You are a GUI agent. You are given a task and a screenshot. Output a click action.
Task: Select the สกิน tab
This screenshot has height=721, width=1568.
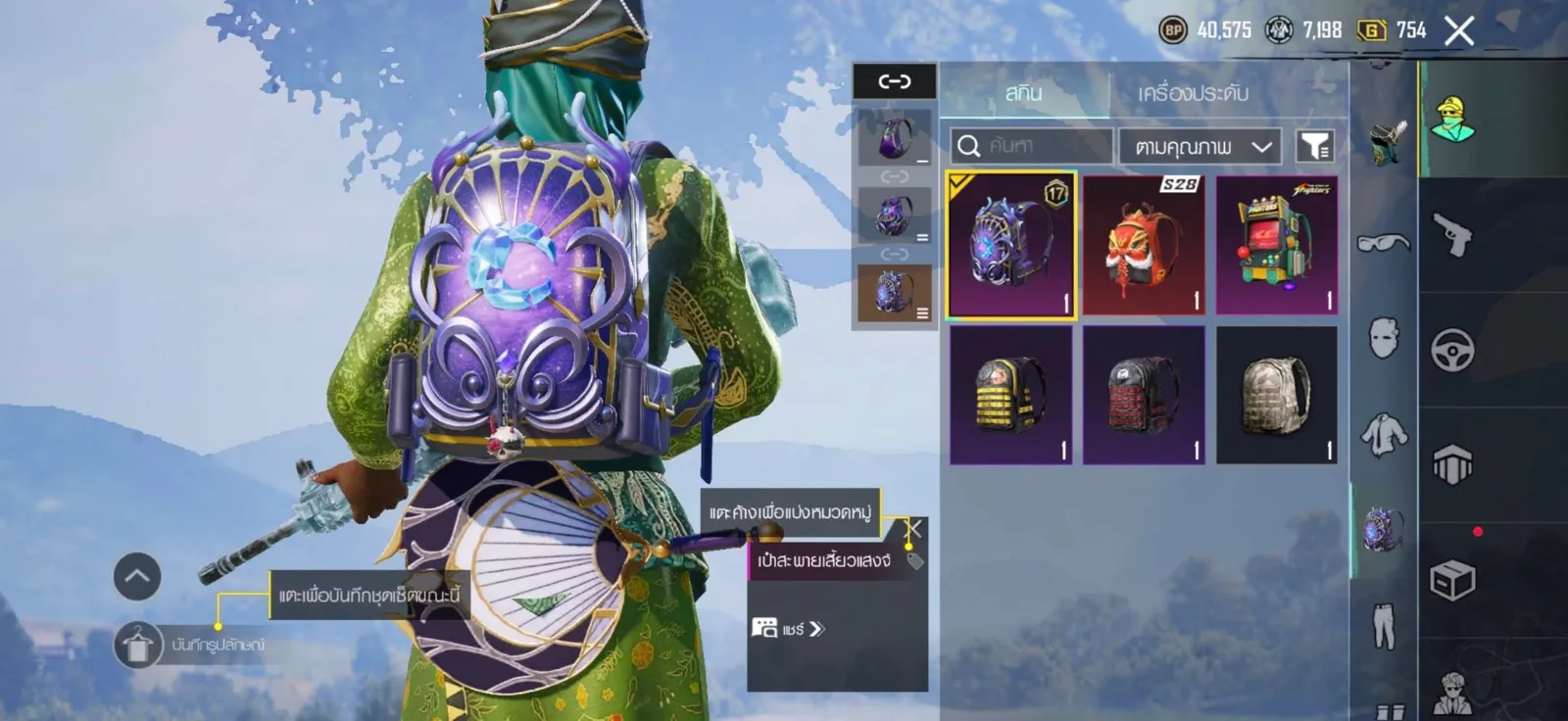click(1023, 93)
